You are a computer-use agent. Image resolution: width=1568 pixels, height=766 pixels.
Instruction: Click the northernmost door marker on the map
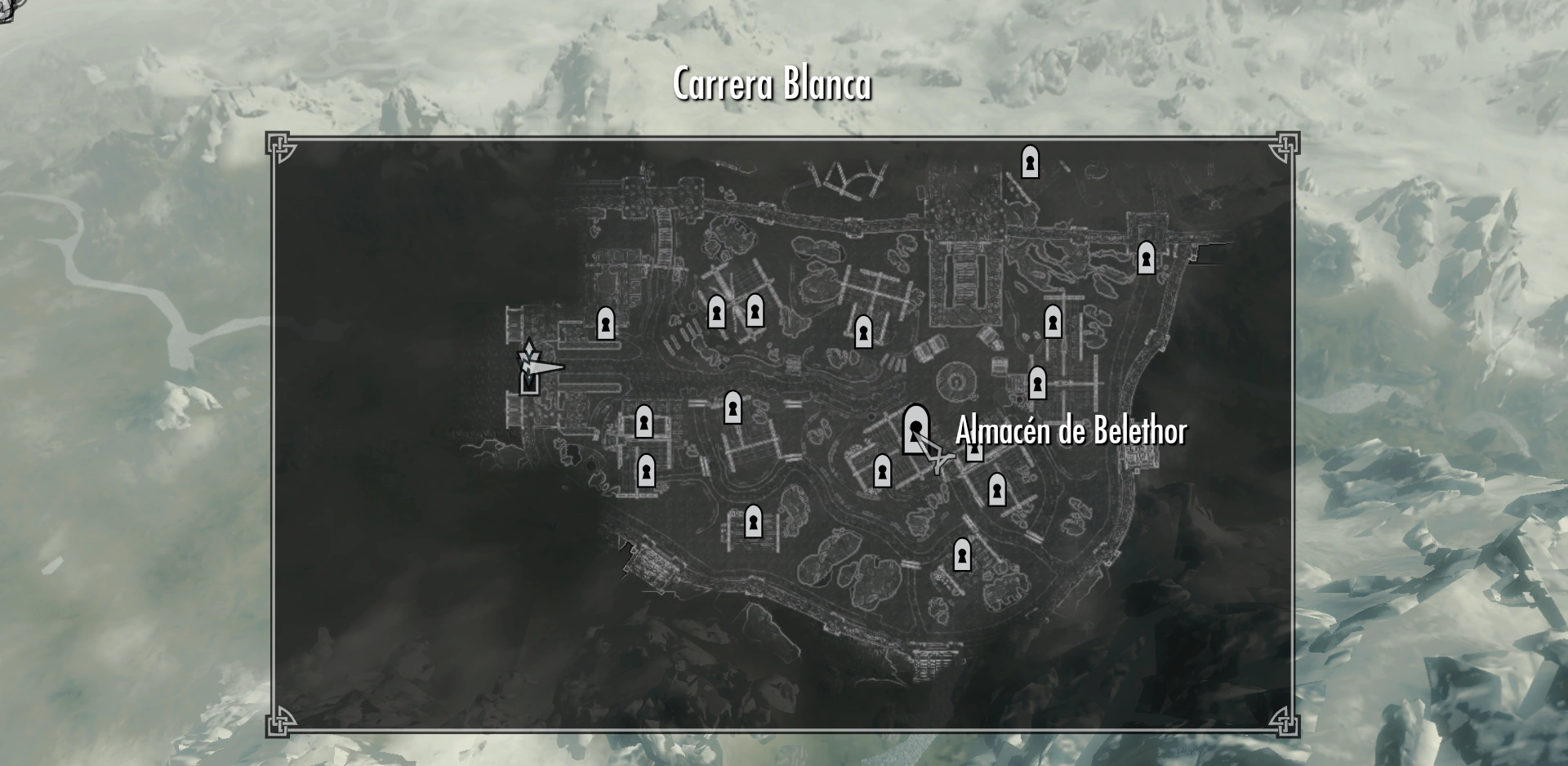click(x=1031, y=163)
